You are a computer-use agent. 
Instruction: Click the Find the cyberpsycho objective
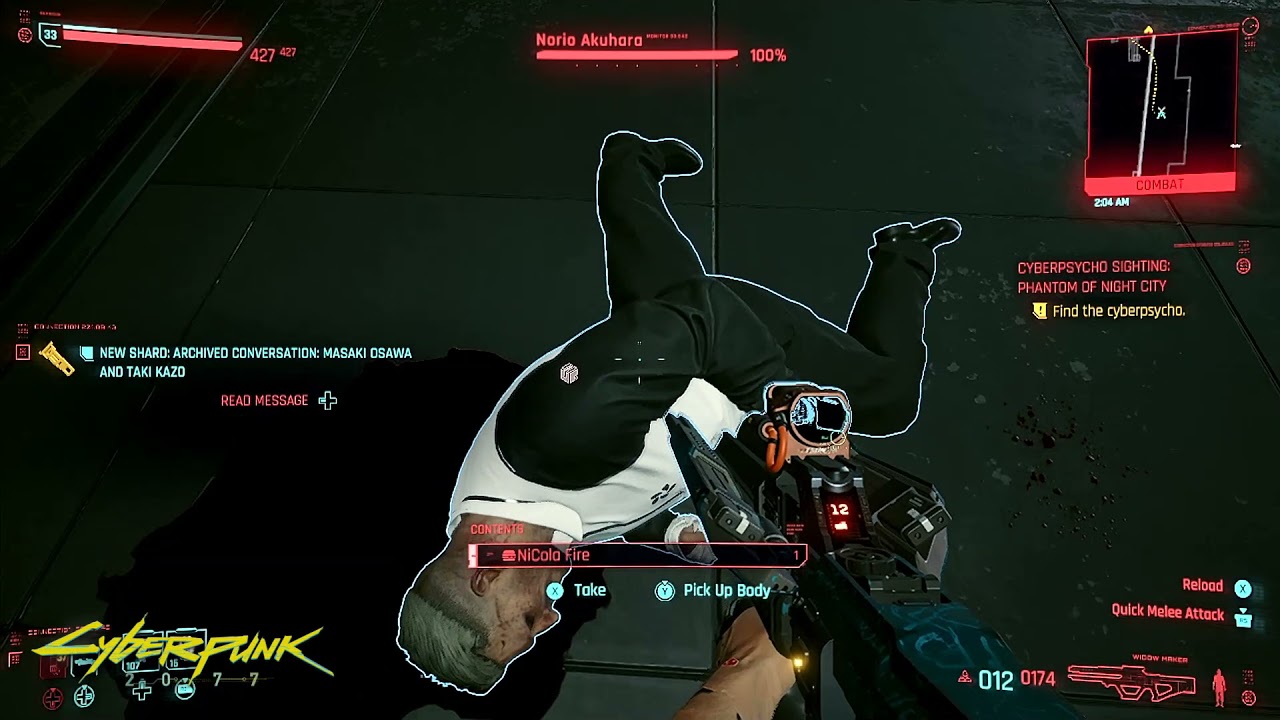coord(1118,311)
